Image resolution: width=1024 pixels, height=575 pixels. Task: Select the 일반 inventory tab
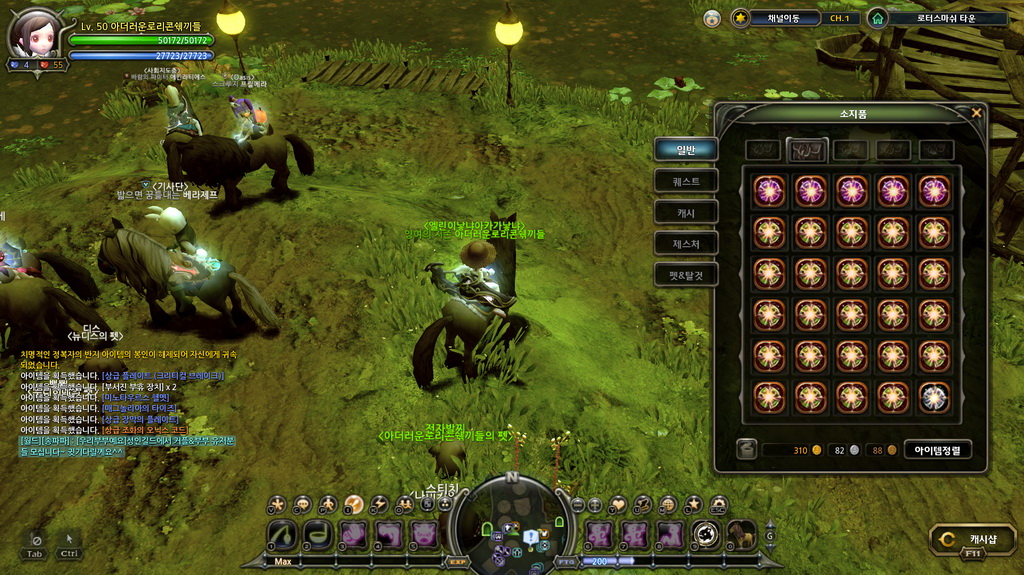click(x=685, y=150)
